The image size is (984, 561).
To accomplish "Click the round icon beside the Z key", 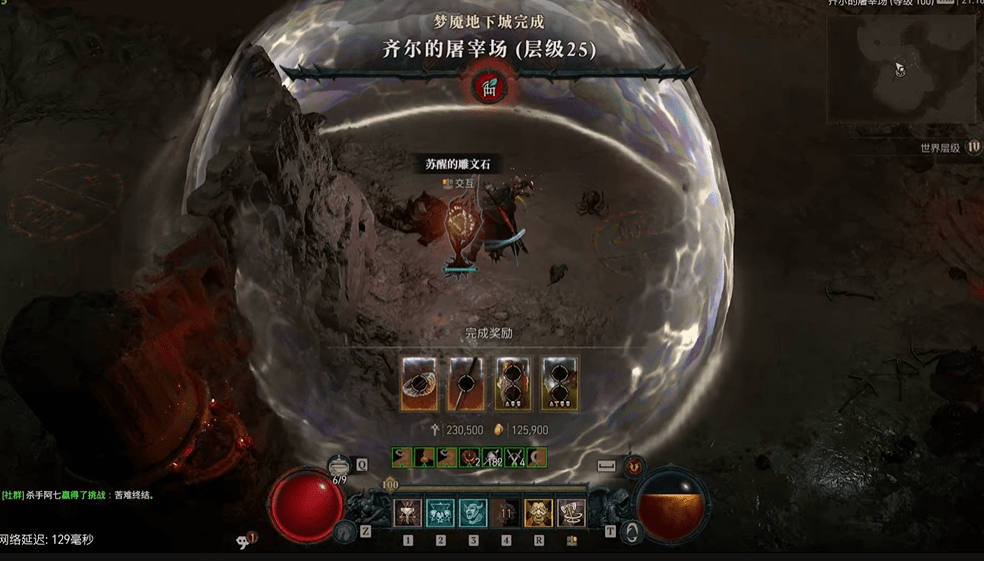I will [345, 532].
